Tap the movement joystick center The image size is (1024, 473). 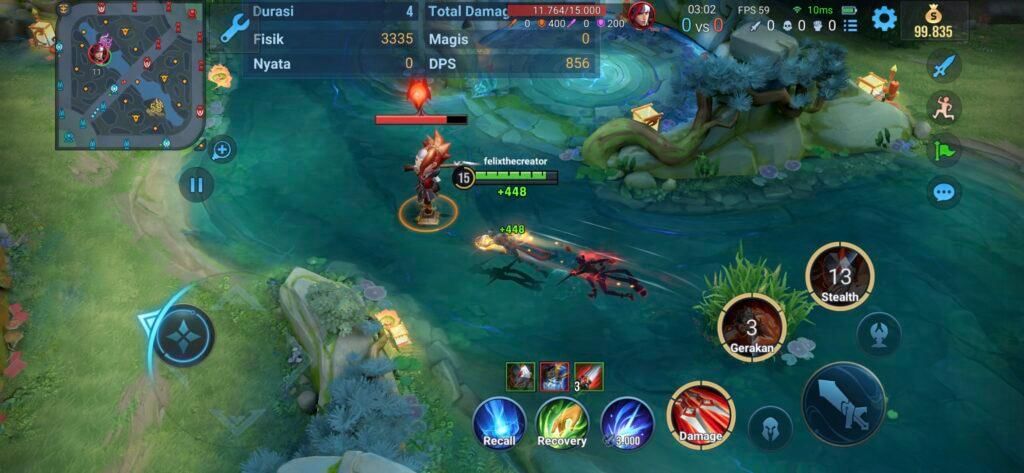click(184, 335)
